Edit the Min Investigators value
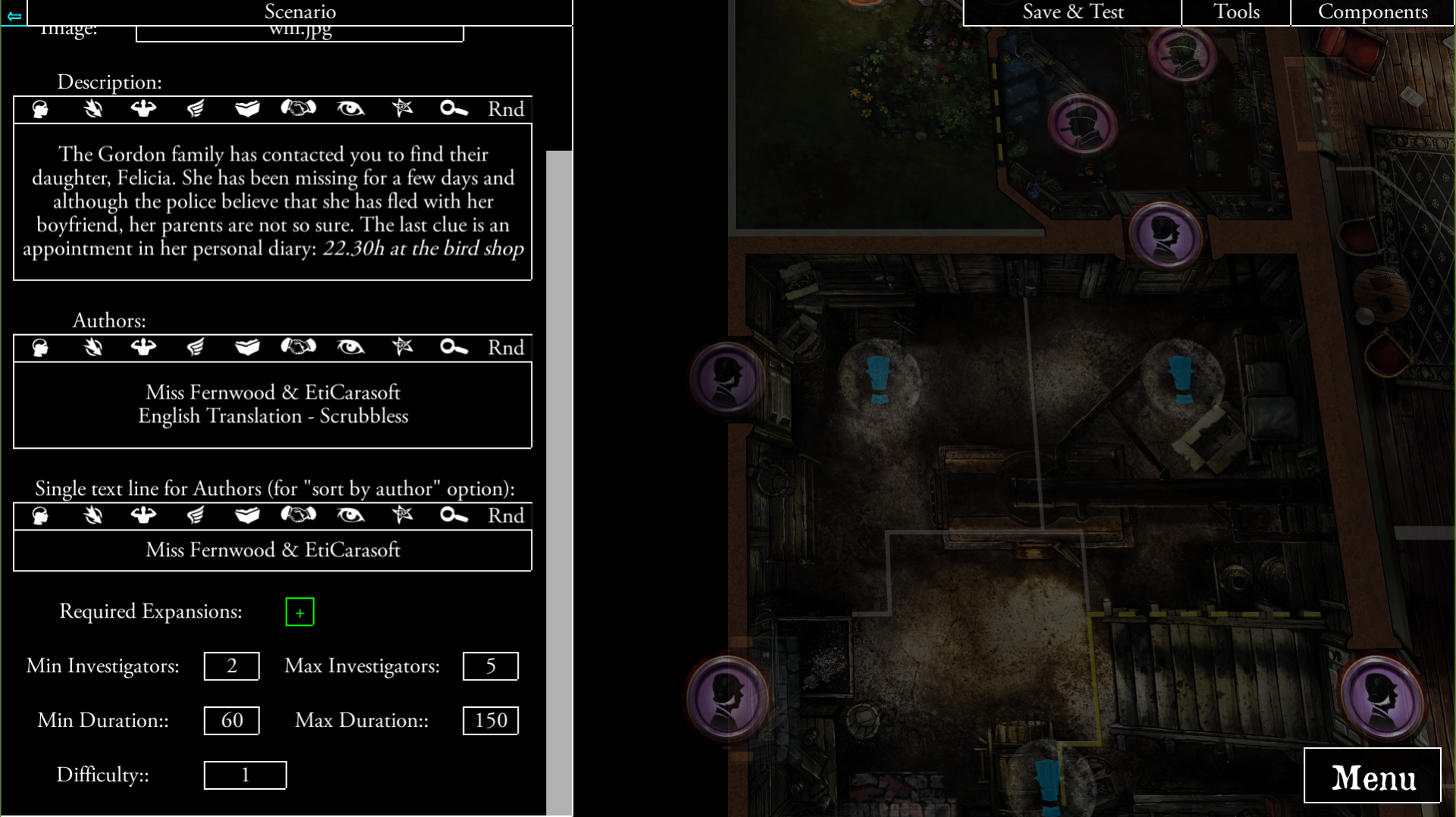The height and width of the screenshot is (817, 1456). click(x=231, y=666)
